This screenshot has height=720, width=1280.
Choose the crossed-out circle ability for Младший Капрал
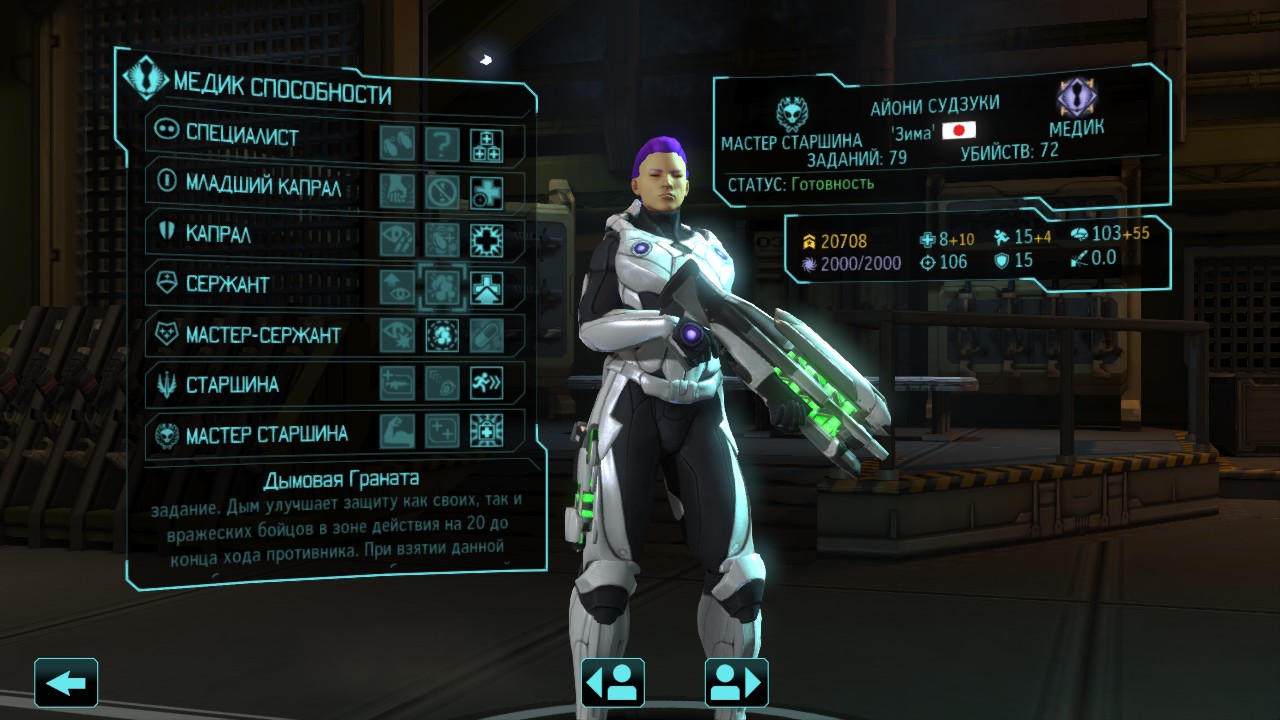(x=442, y=191)
